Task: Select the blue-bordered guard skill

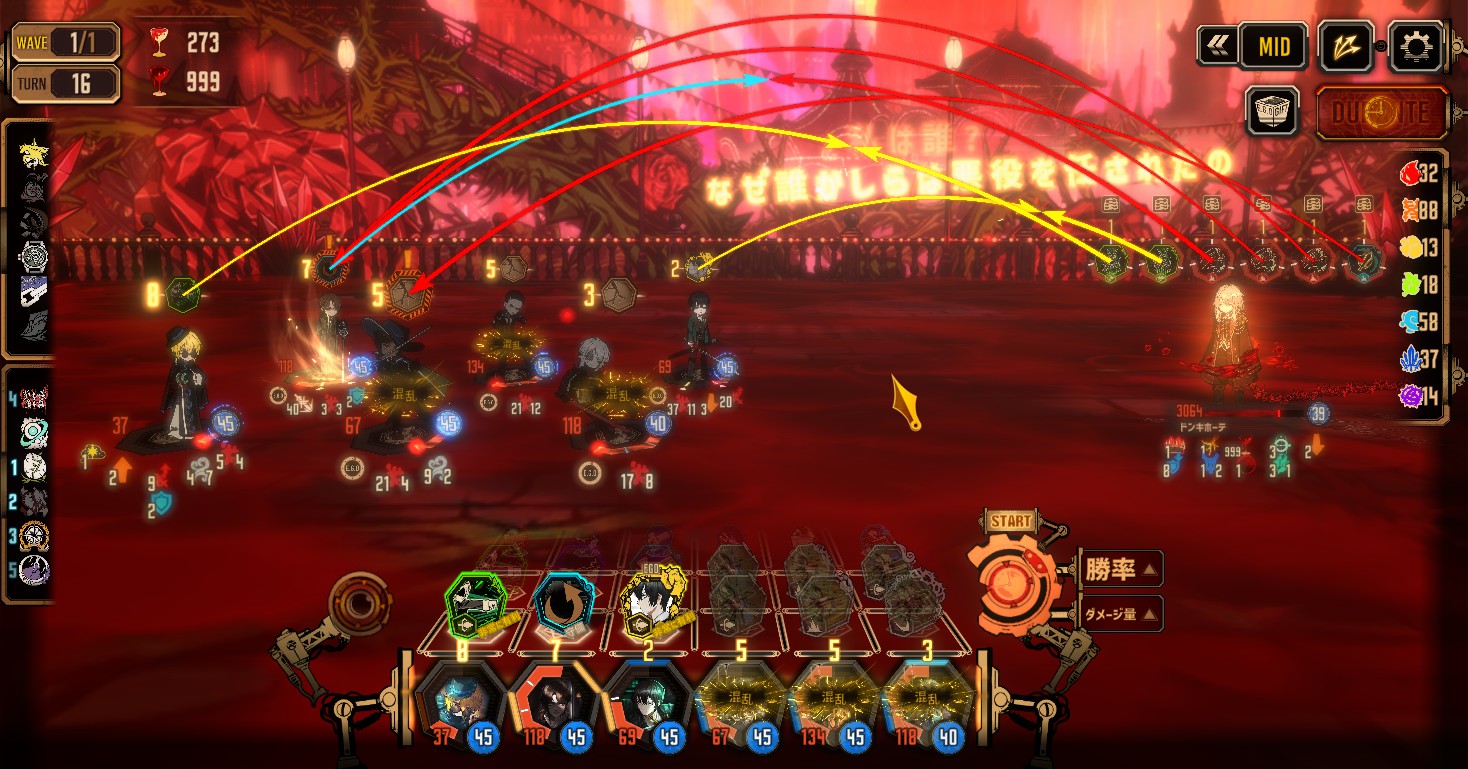Action: click(x=562, y=603)
